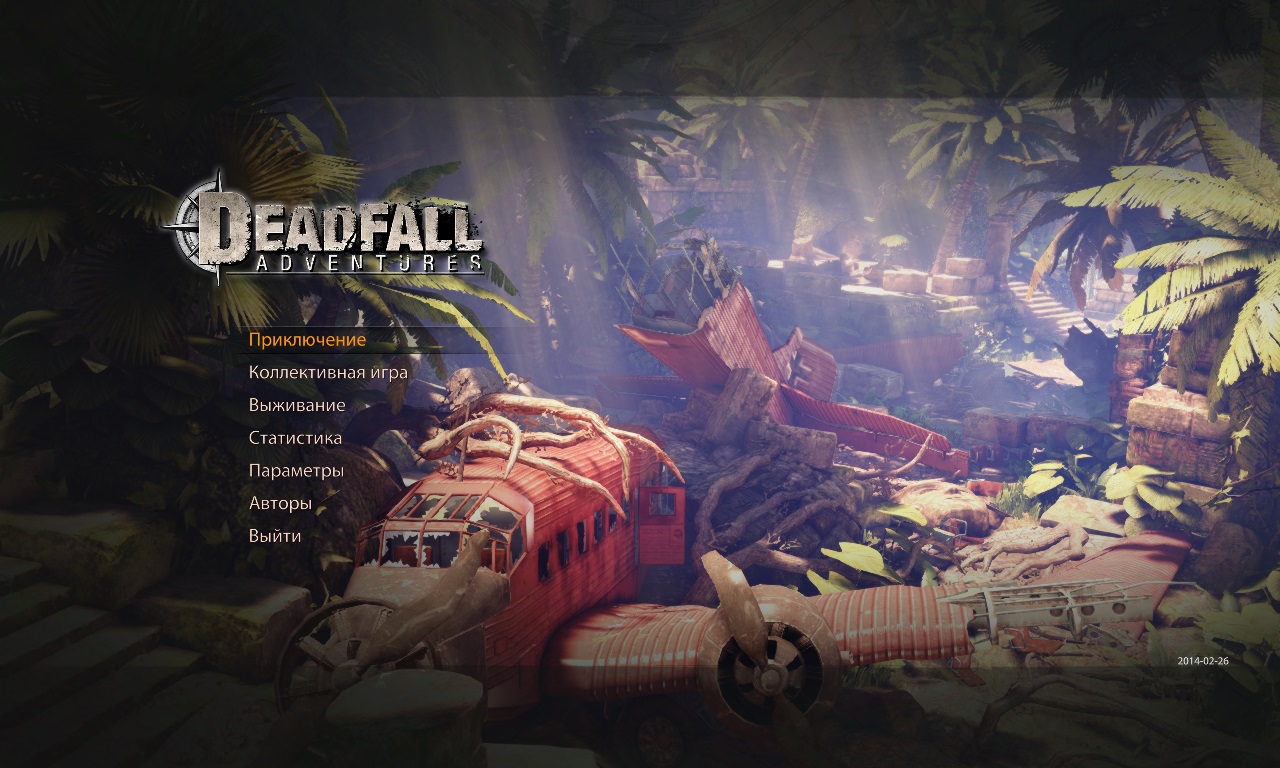The height and width of the screenshot is (768, 1280).
Task: Open the Статистика screen
Action: click(x=295, y=438)
